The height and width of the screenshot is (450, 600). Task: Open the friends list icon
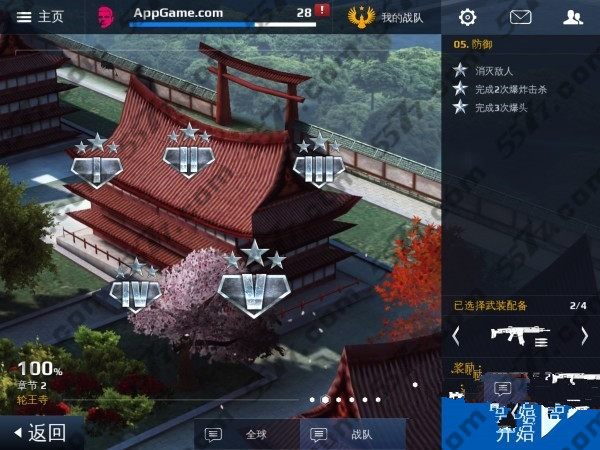(x=572, y=16)
